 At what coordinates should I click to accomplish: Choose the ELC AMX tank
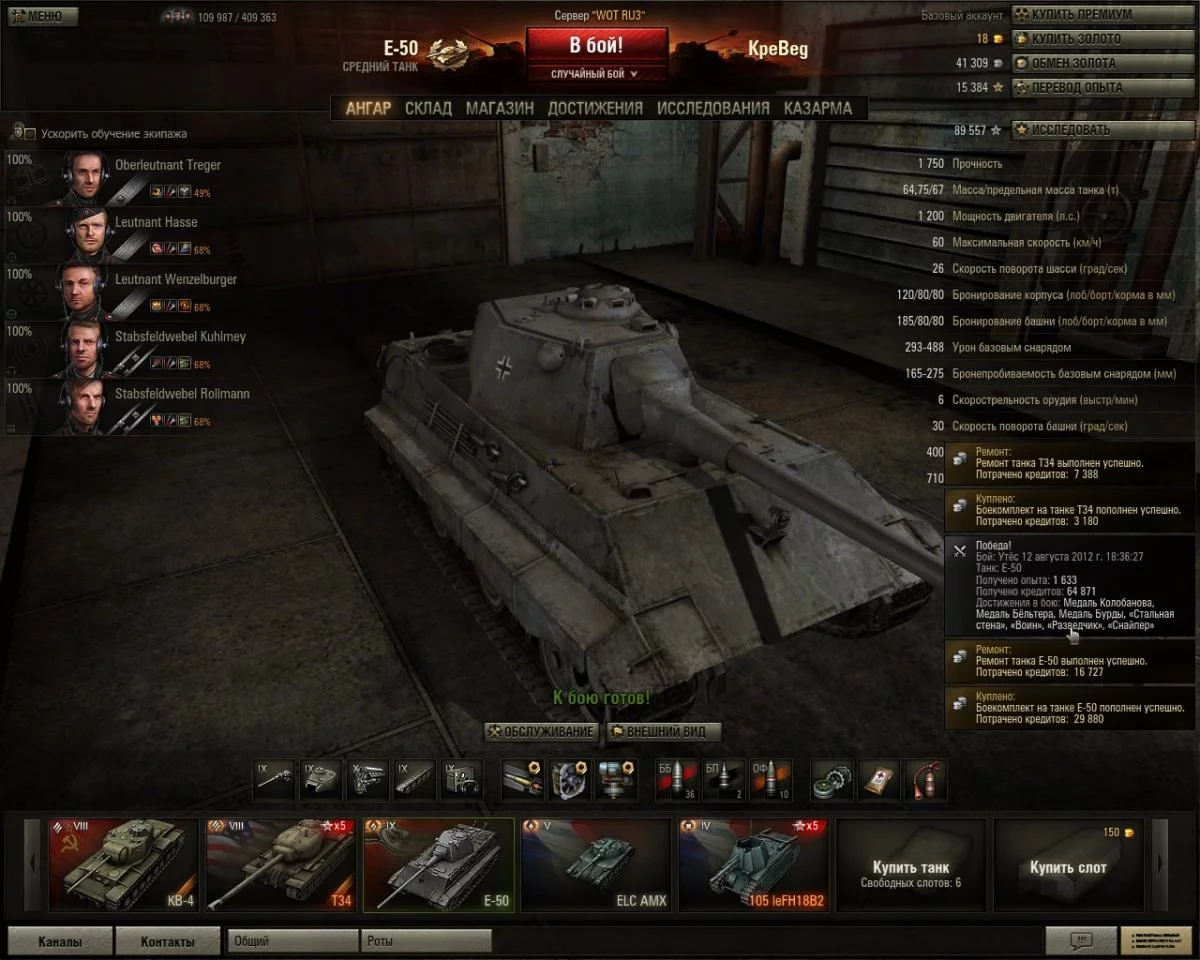coord(595,865)
